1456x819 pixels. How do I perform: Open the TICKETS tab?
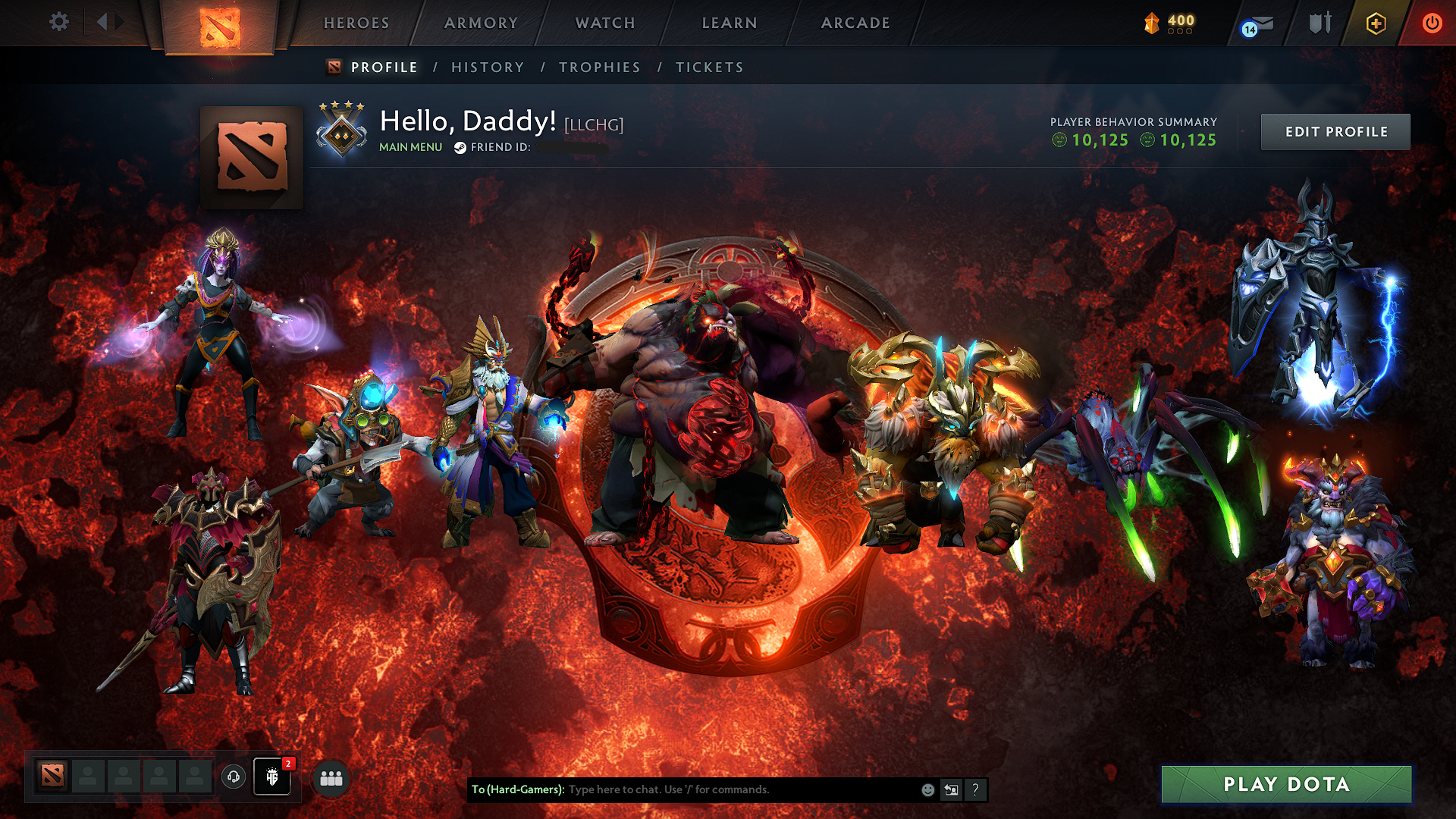point(710,67)
